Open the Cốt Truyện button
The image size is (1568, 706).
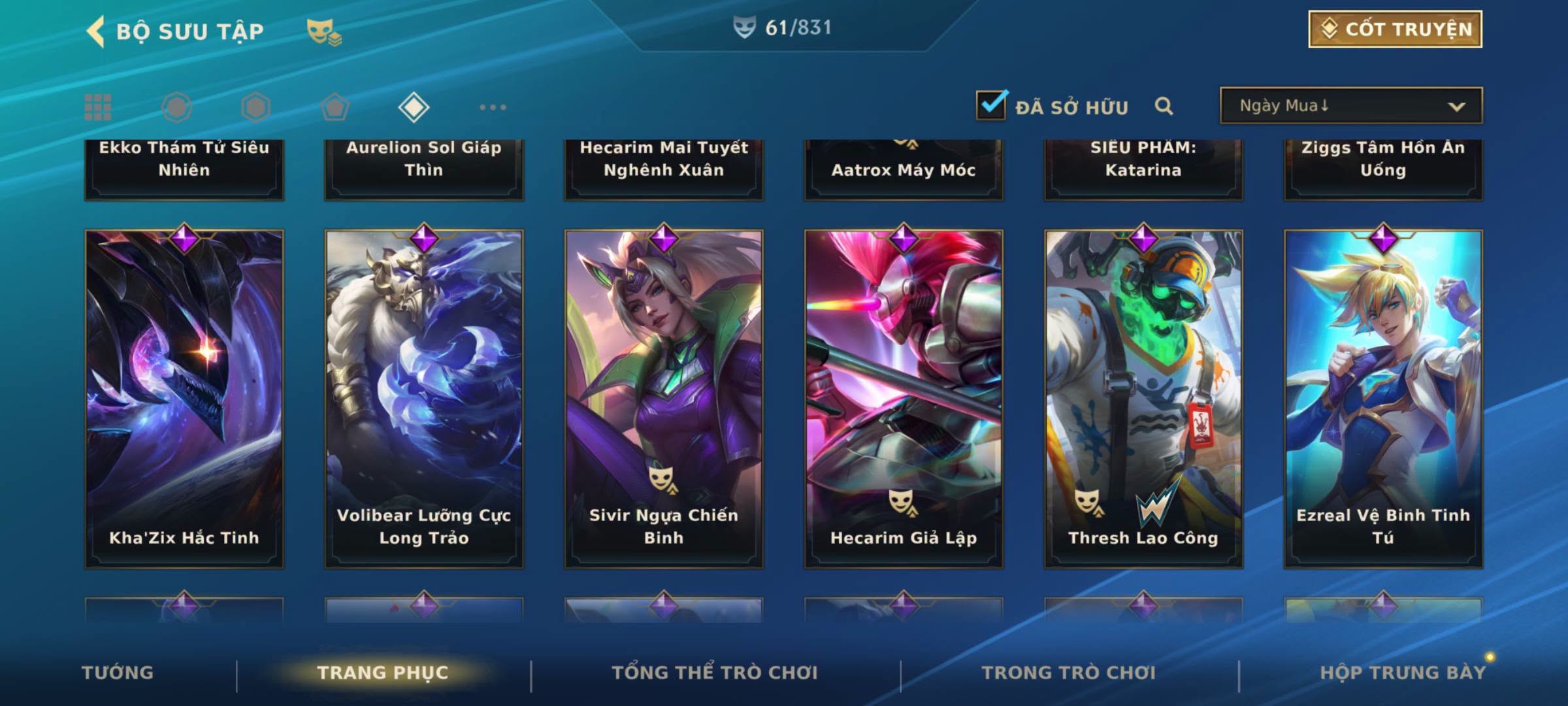tap(1395, 29)
